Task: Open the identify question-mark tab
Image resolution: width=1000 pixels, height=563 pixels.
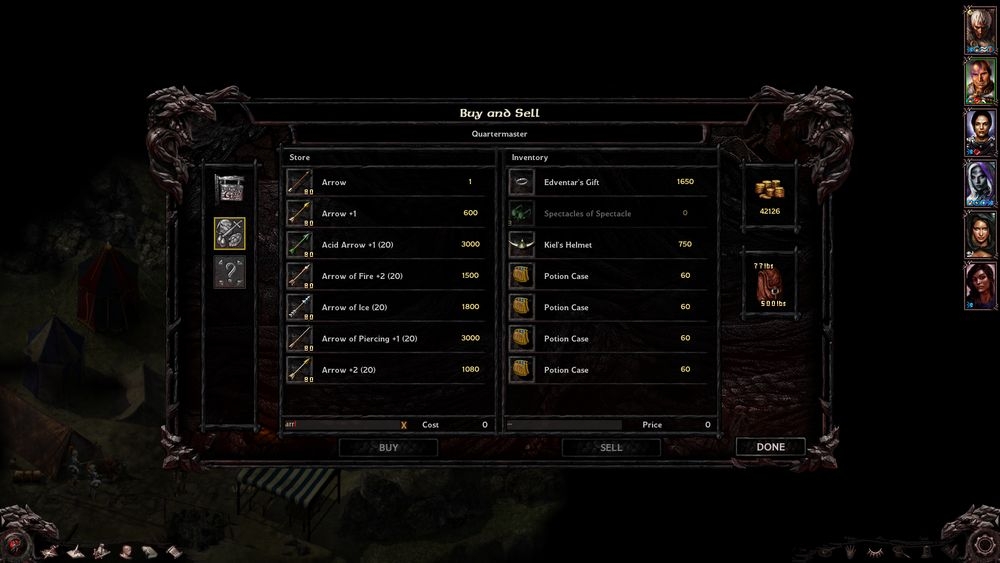Action: [x=230, y=272]
